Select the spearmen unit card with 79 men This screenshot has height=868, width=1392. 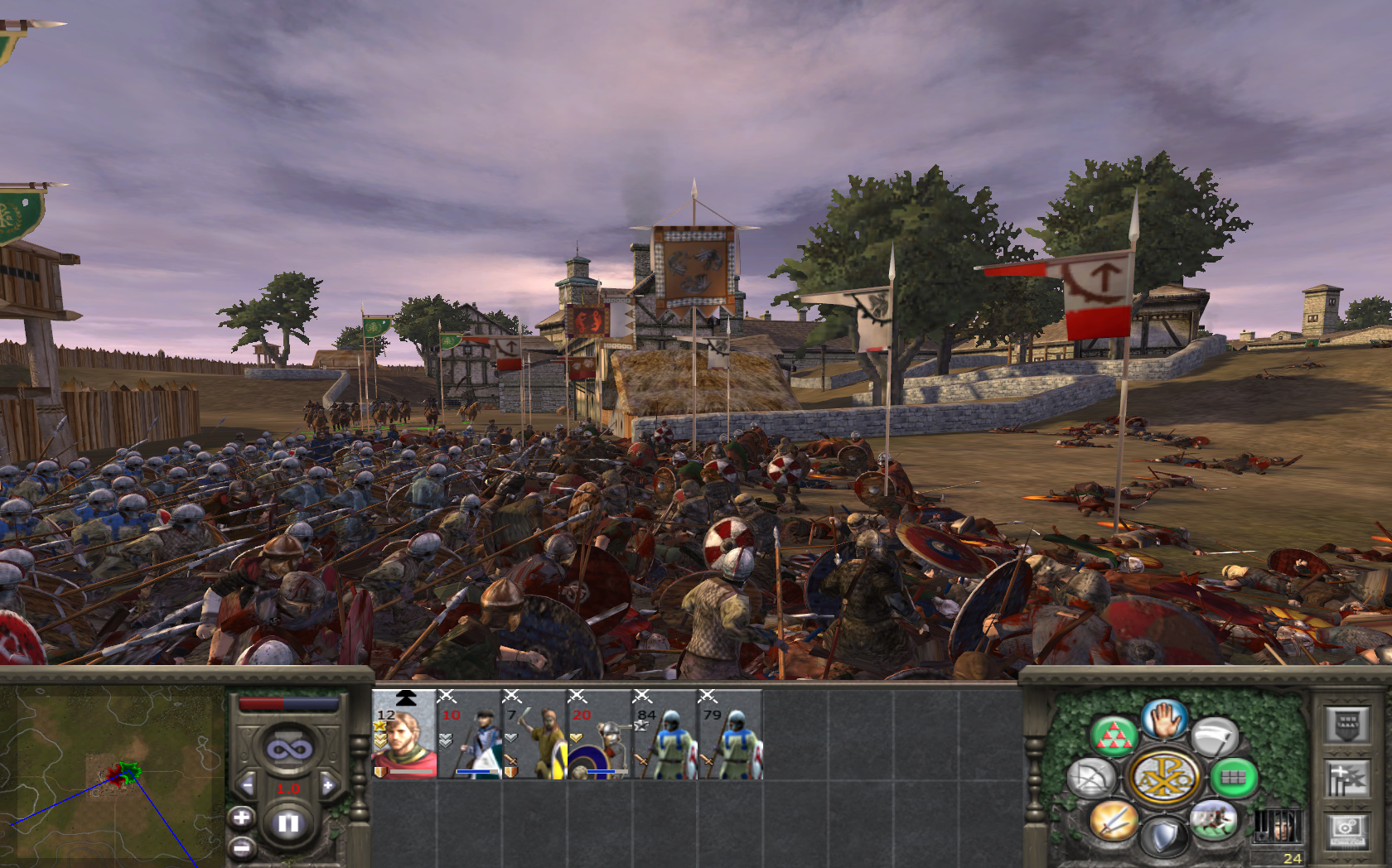730,735
